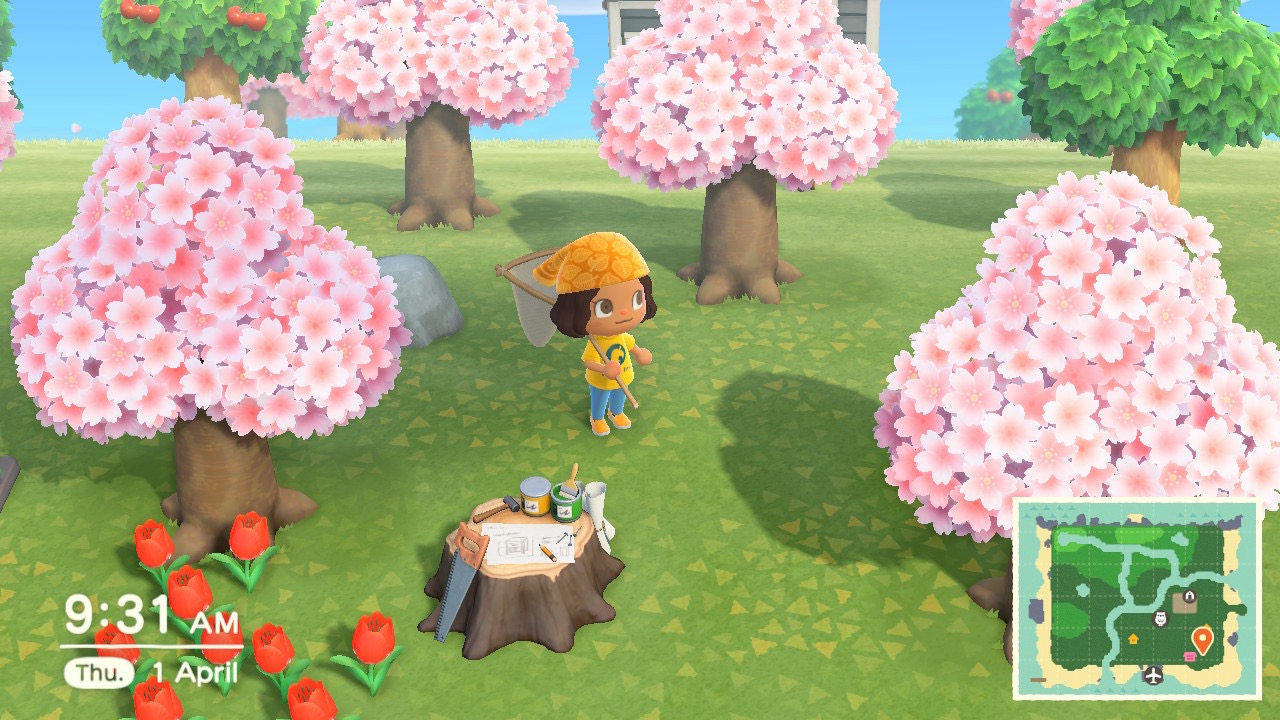Pick the pink house marker on the minimap
1280x720 pixels.
1190,657
